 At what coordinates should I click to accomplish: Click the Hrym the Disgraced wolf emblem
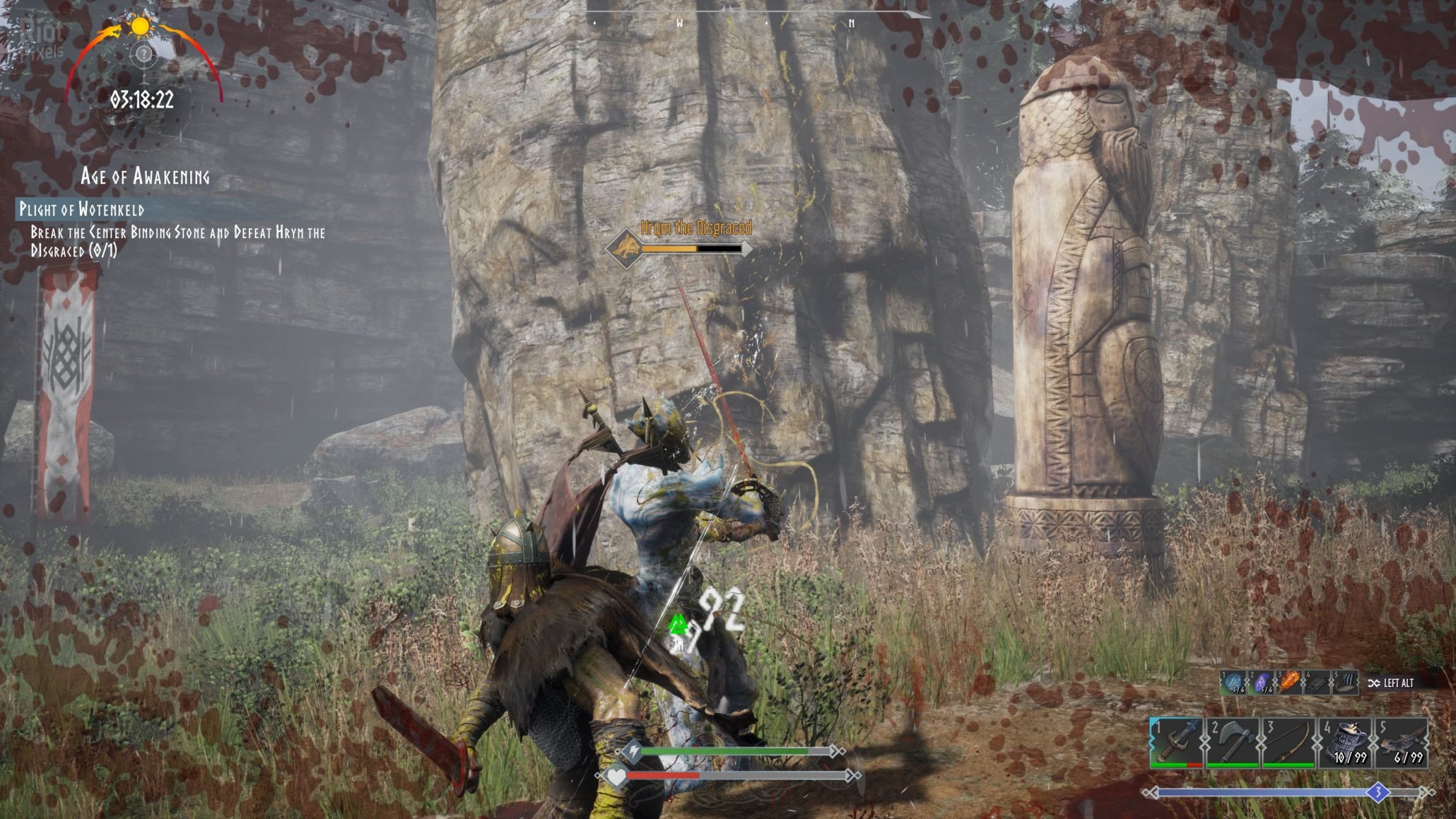625,248
